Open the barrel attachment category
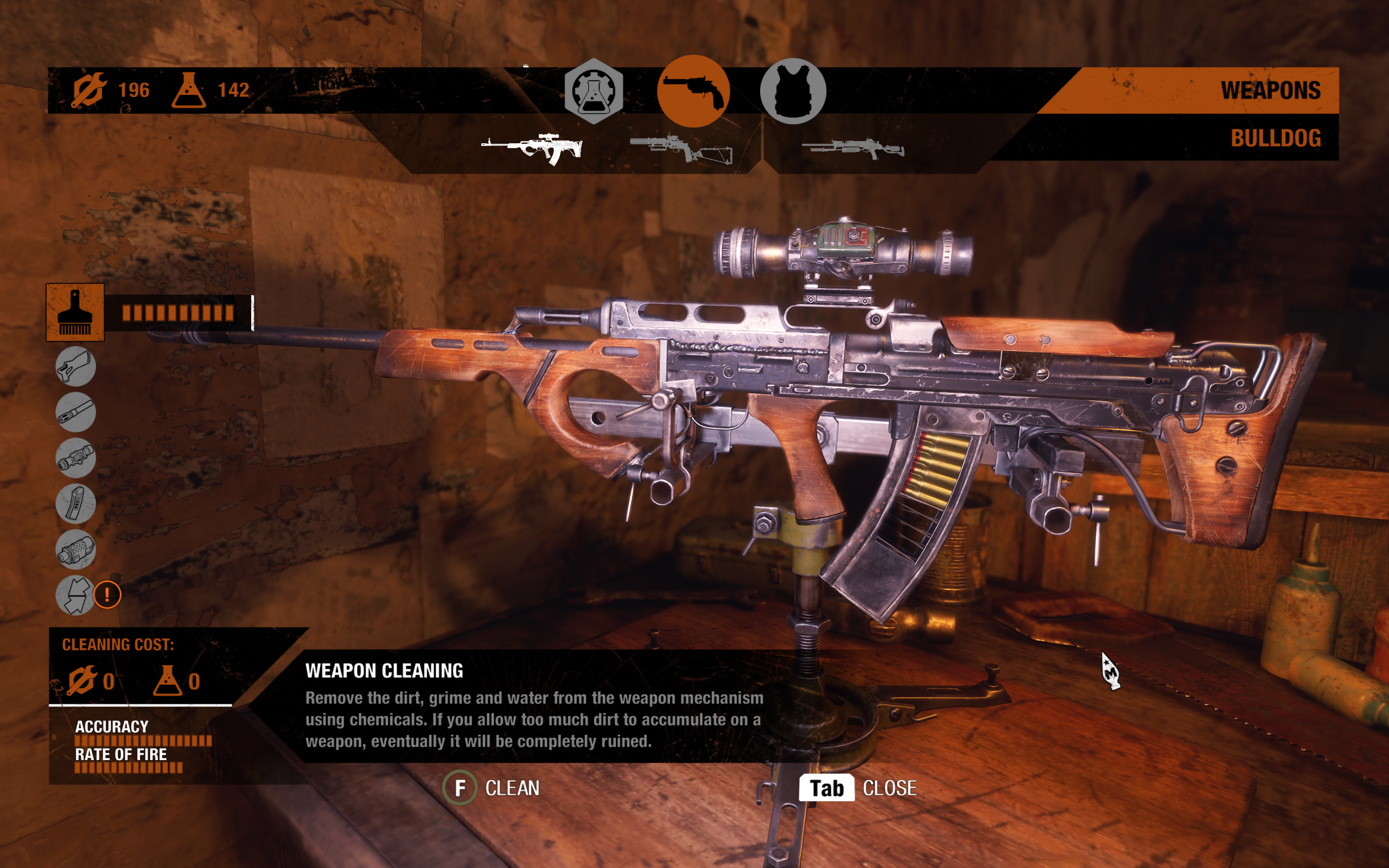 [x=76, y=412]
